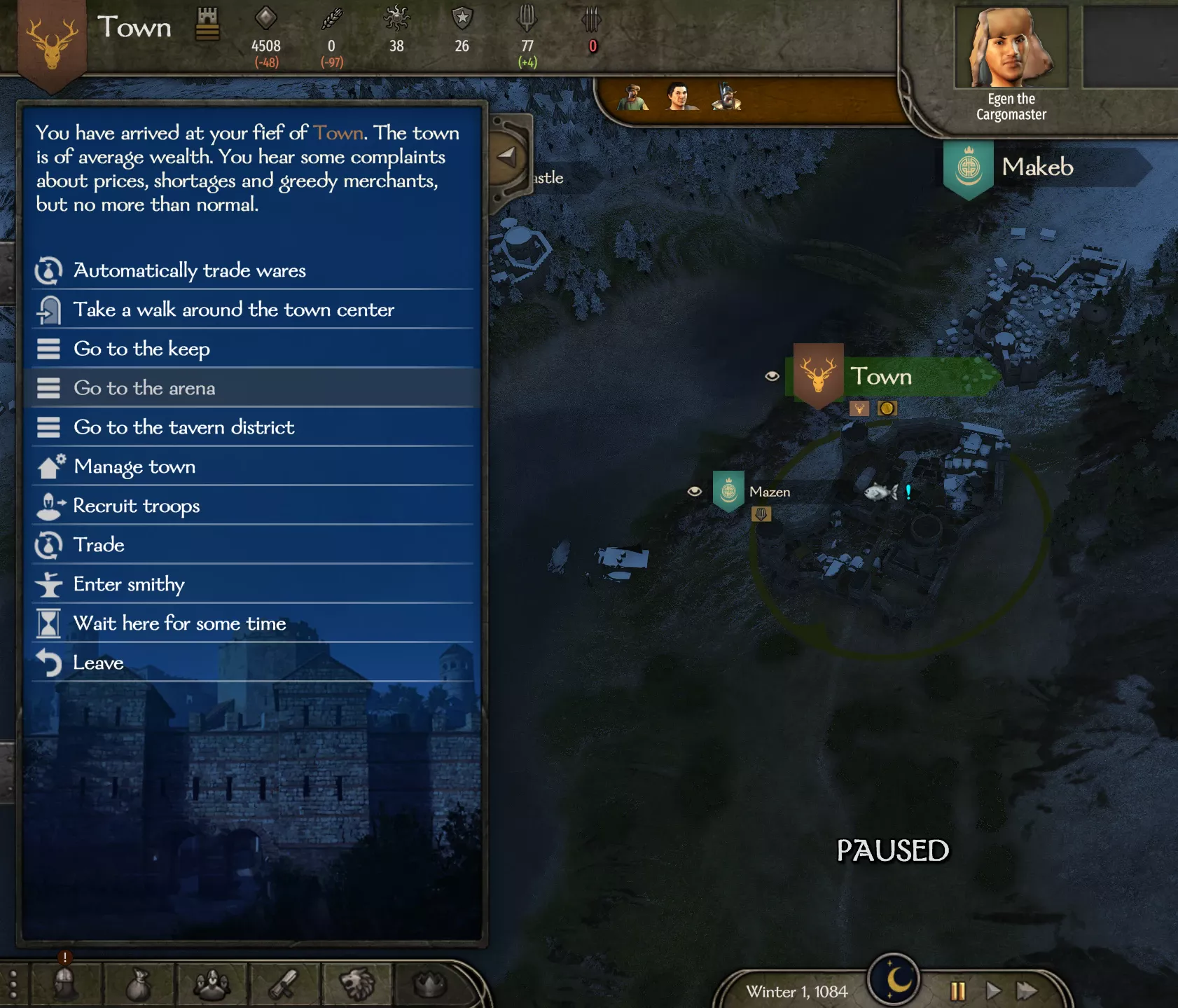This screenshot has width=1178, height=1008.
Task: Choose Recruit troops
Action: [137, 506]
